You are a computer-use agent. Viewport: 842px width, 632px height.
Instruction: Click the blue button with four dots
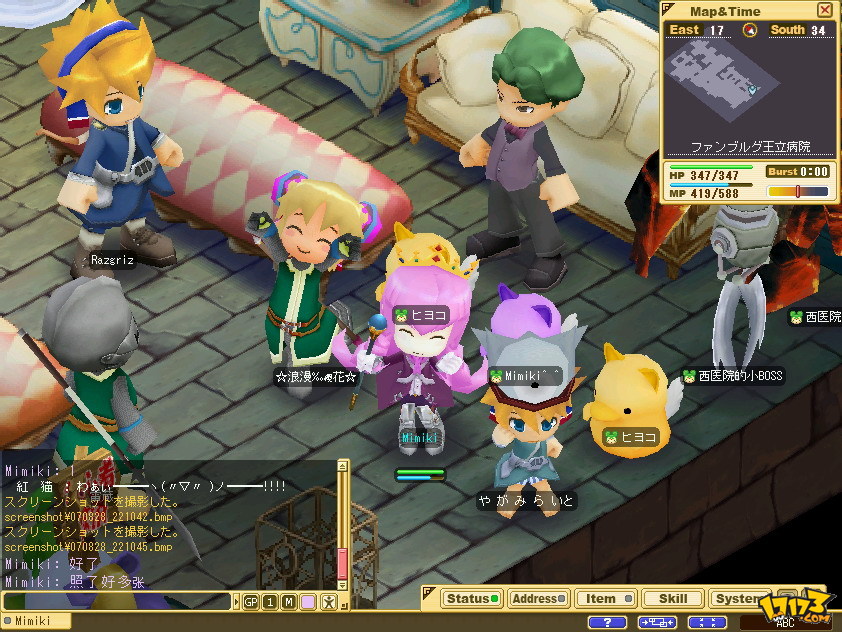pos(708,622)
